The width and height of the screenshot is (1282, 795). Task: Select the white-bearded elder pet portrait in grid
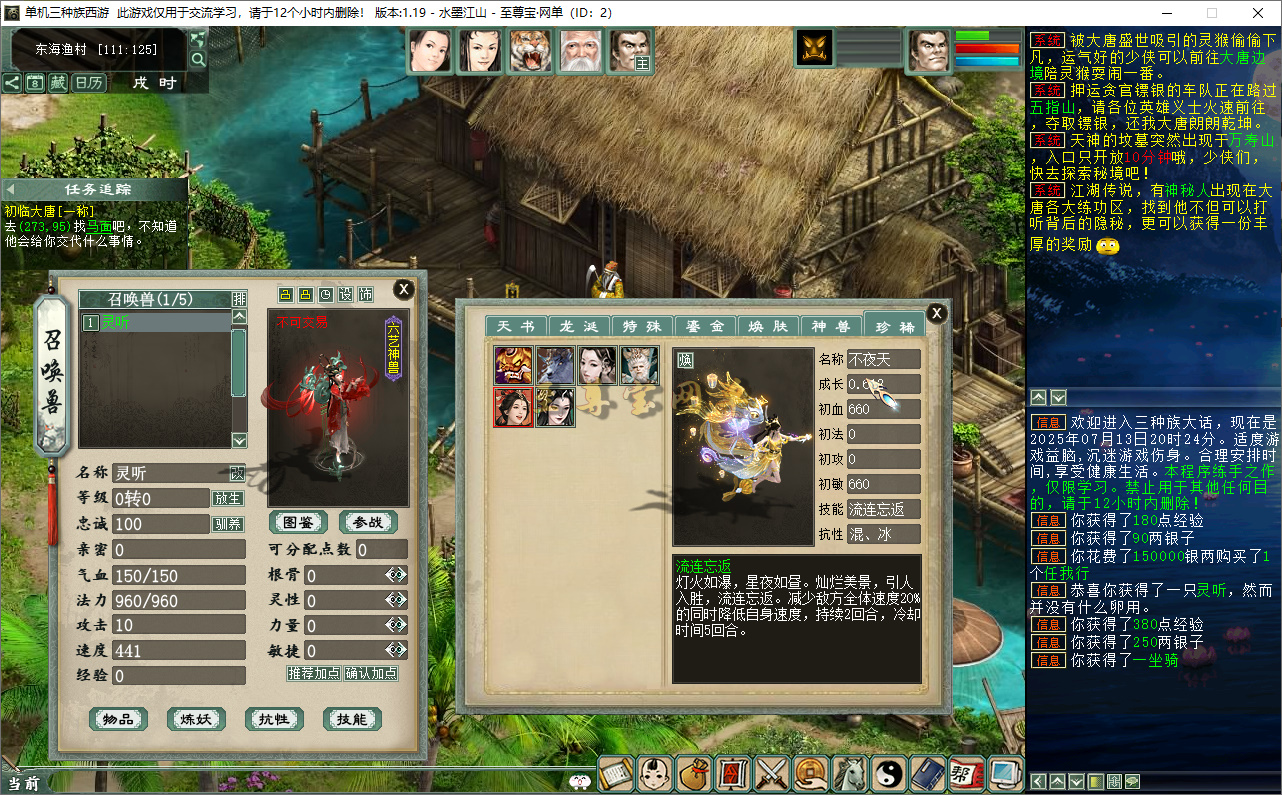639,366
